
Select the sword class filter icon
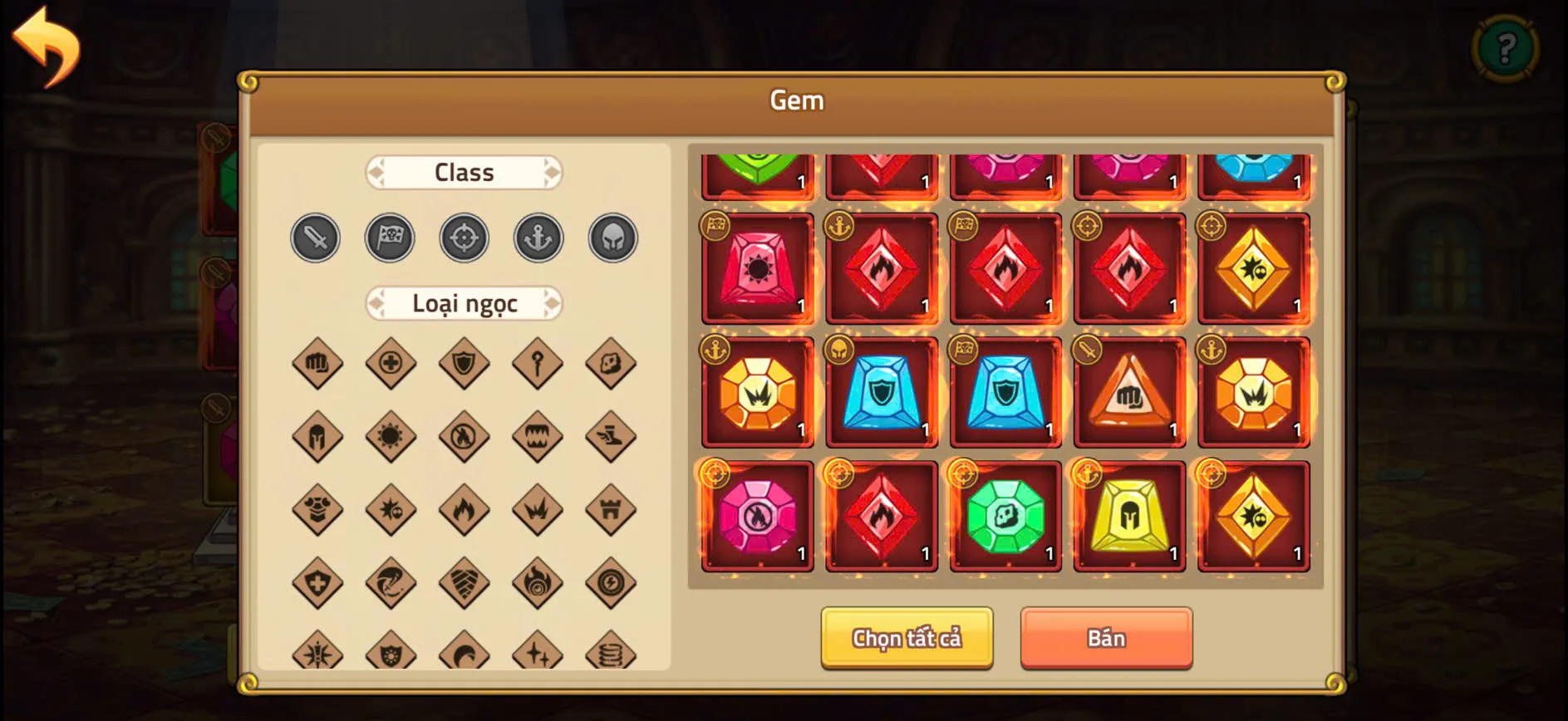(314, 238)
